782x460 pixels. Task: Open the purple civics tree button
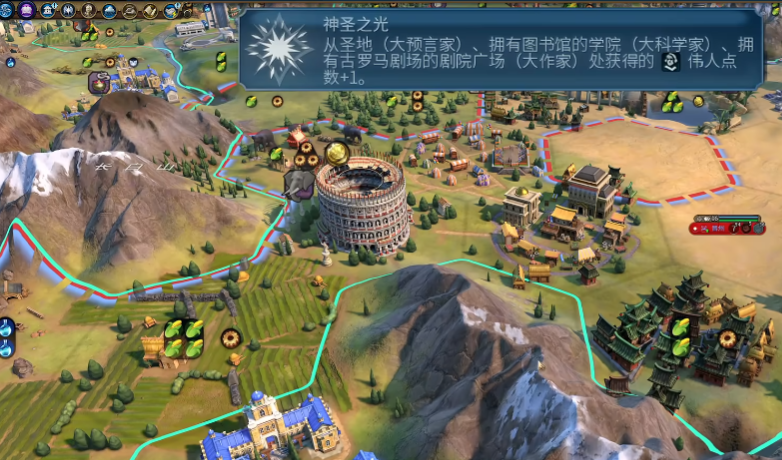pyautogui.click(x=27, y=11)
